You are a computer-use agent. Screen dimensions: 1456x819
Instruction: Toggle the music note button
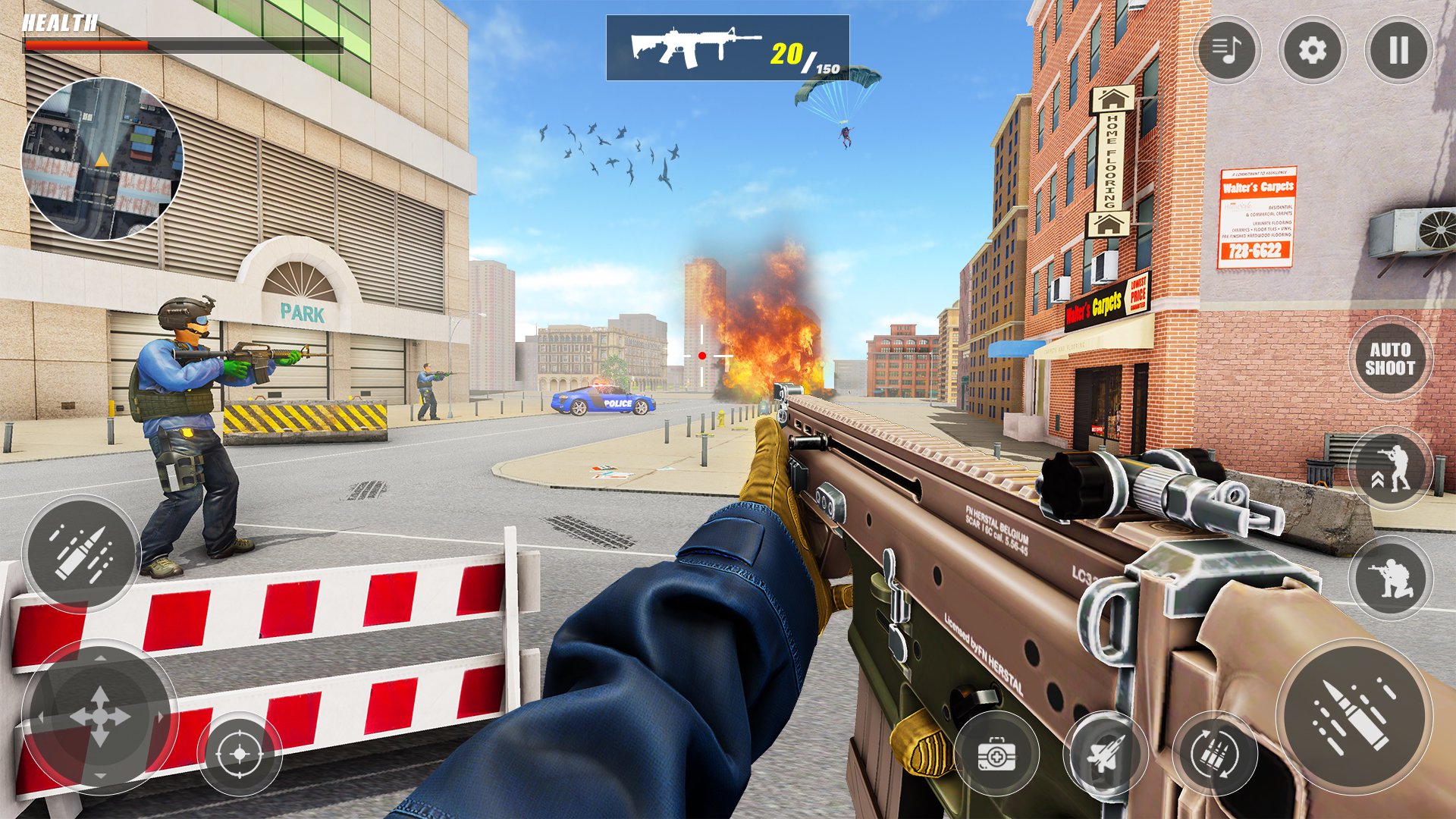tap(1226, 51)
